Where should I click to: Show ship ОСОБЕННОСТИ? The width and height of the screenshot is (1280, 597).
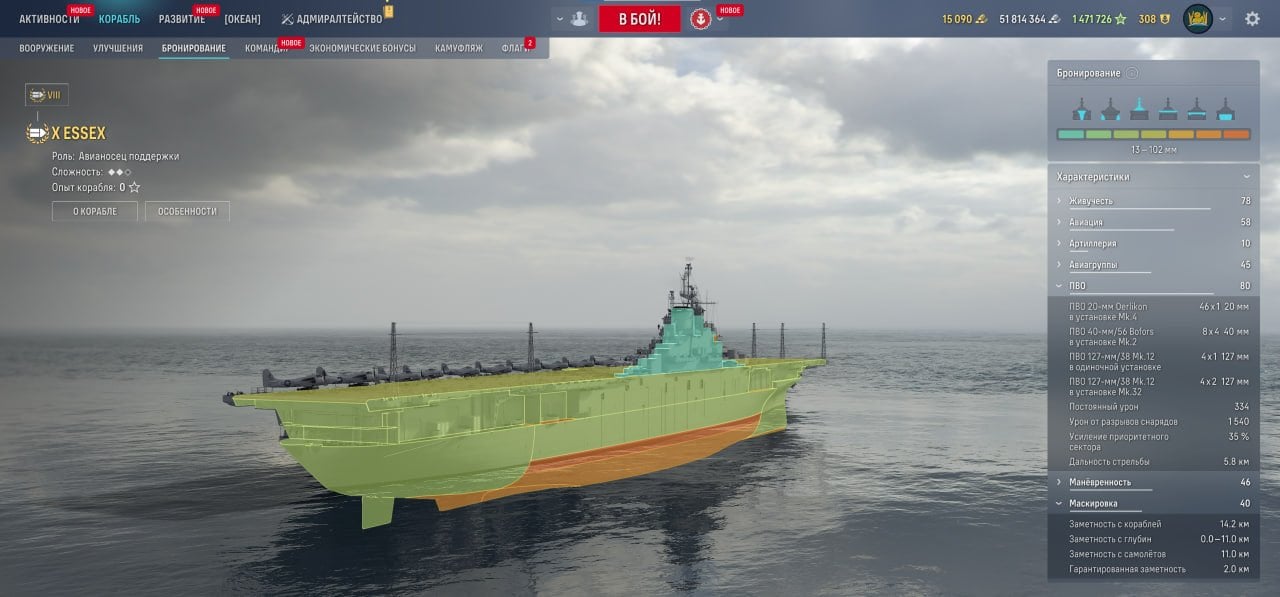[x=187, y=211]
